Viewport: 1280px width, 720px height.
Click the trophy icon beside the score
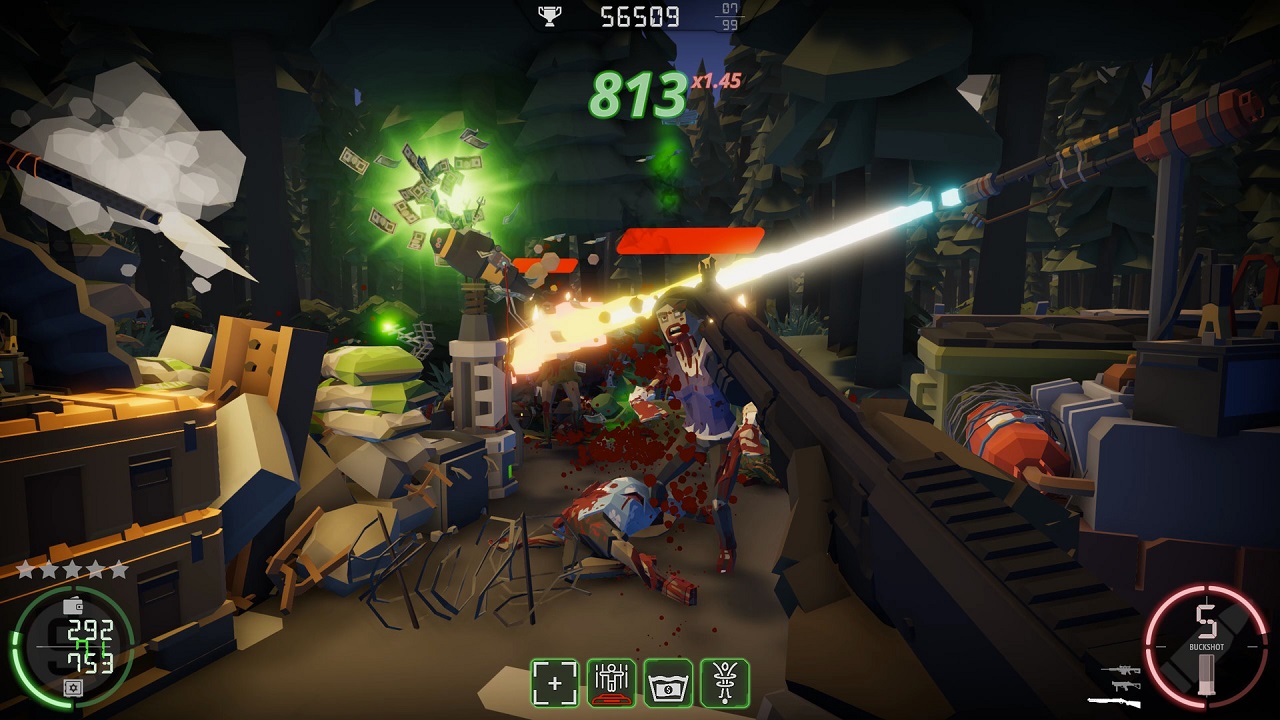(549, 15)
